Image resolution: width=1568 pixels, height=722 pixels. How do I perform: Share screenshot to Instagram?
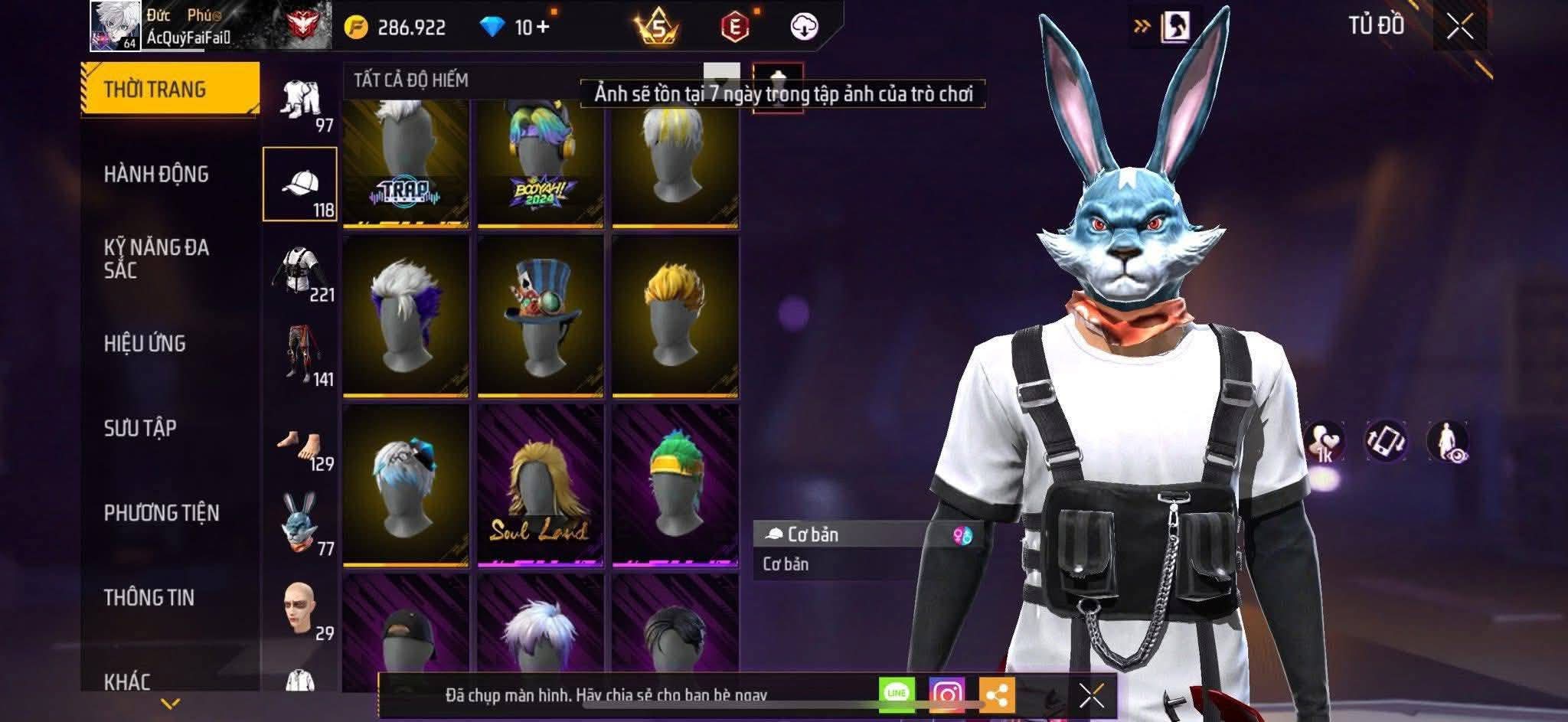click(x=946, y=694)
